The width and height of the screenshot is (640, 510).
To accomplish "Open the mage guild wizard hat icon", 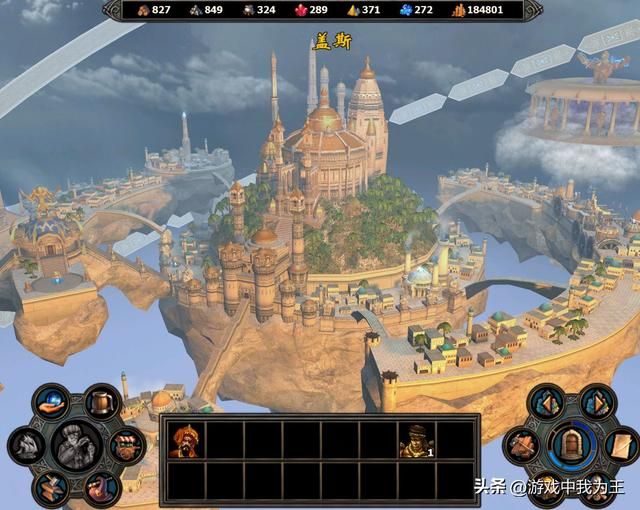I will [x=100, y=487].
